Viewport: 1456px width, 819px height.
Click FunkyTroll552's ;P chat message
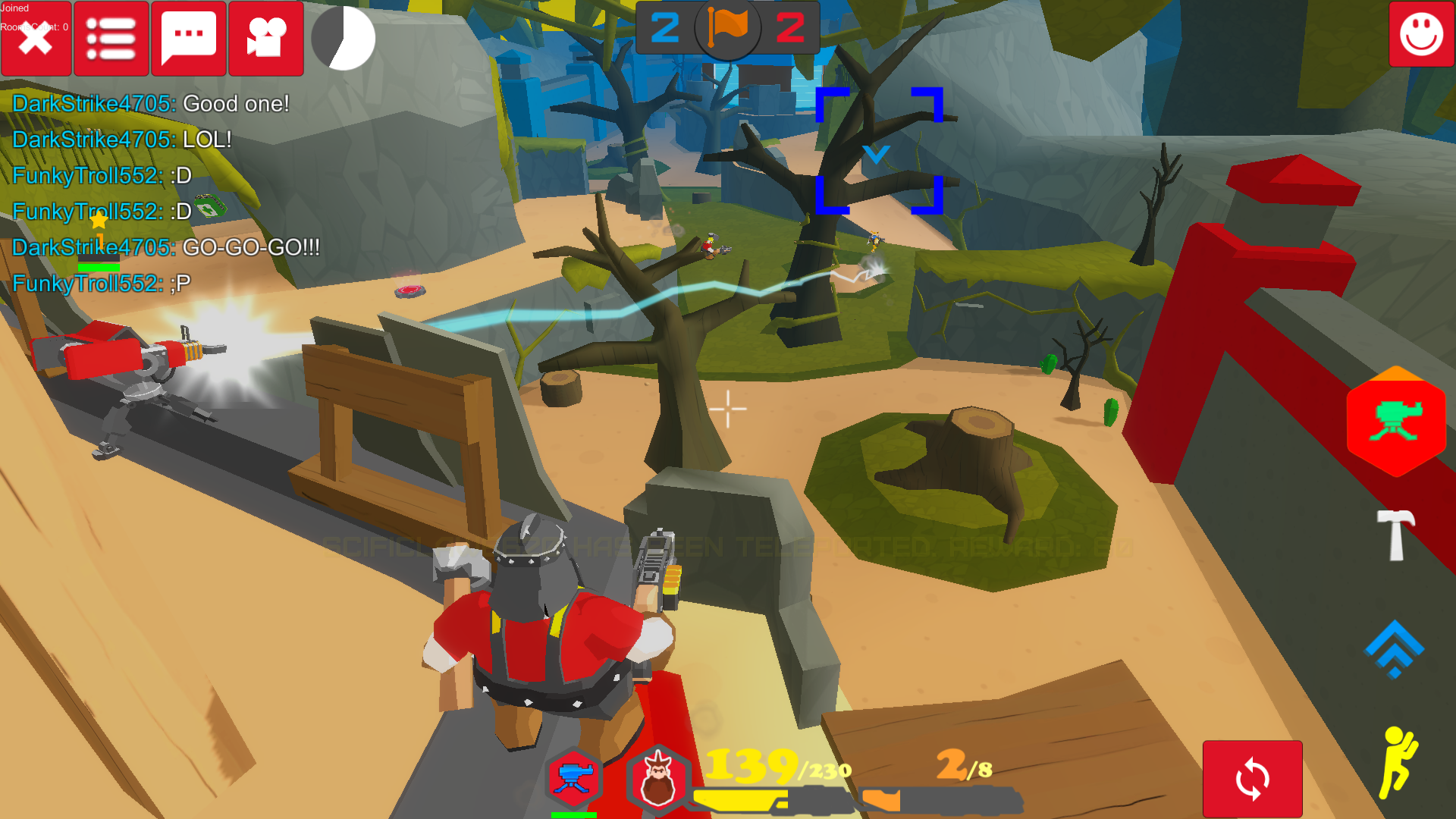[99, 283]
